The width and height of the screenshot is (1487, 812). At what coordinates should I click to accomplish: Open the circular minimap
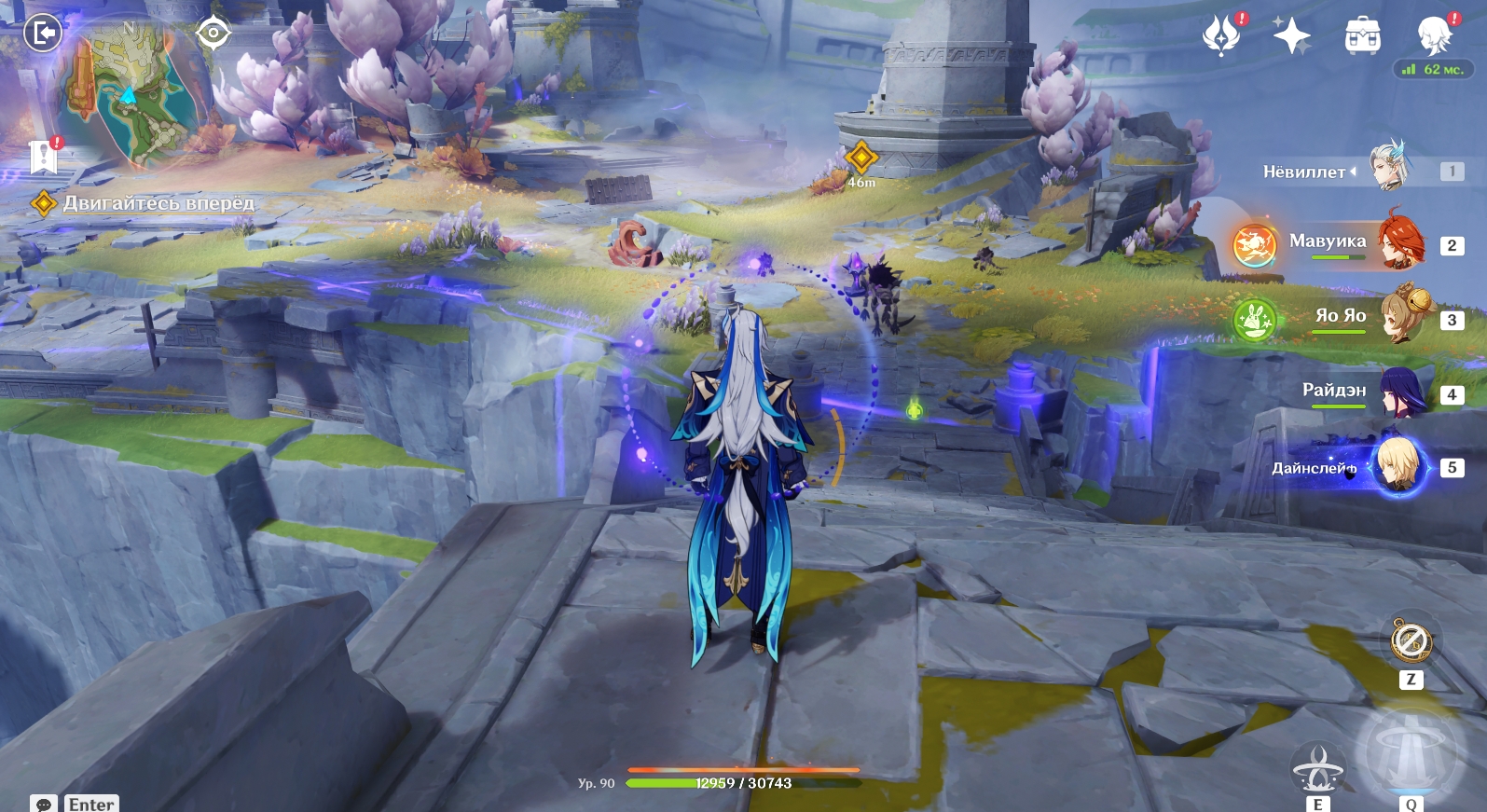[x=131, y=93]
